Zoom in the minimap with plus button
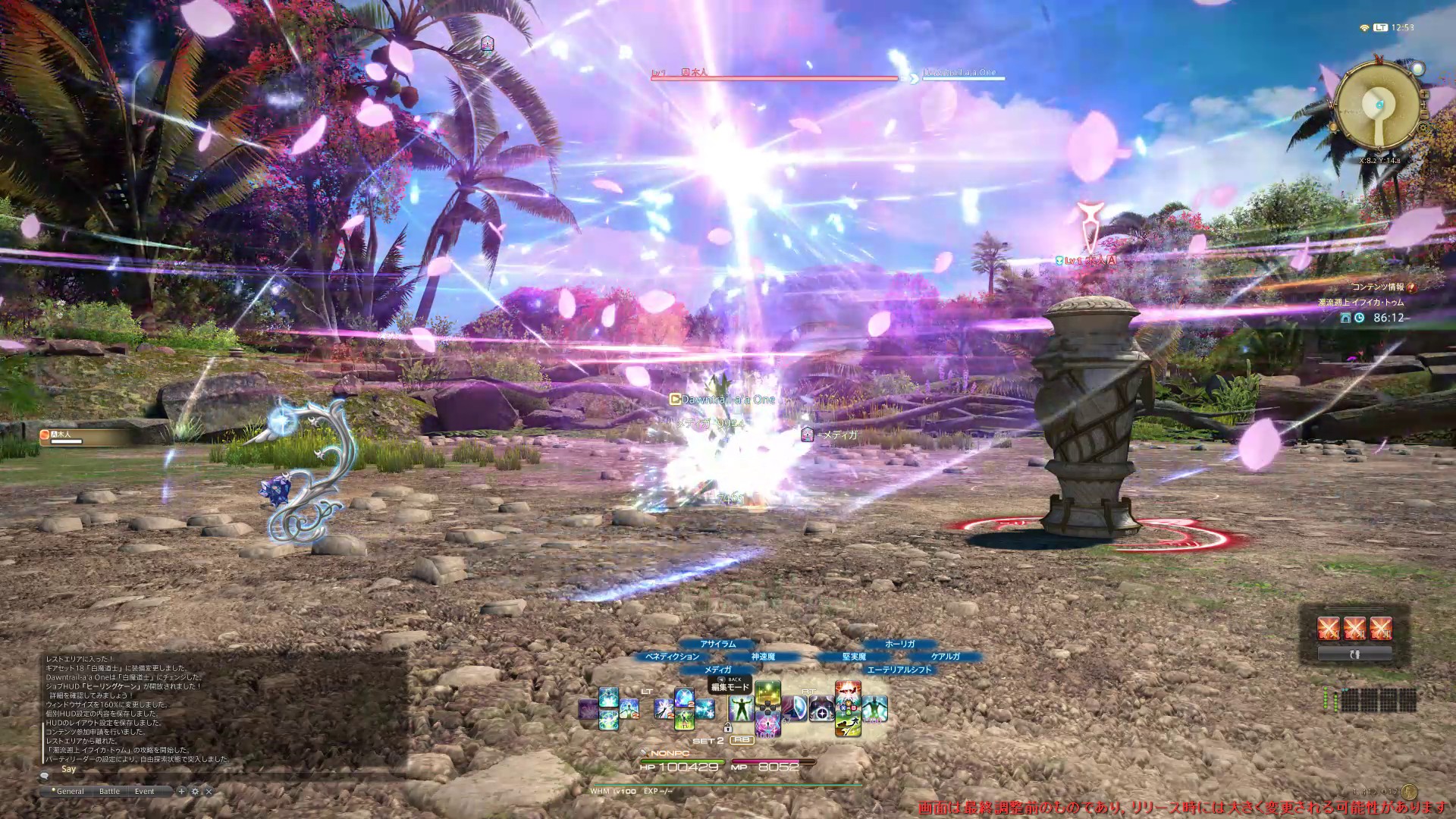 pyautogui.click(x=1424, y=95)
